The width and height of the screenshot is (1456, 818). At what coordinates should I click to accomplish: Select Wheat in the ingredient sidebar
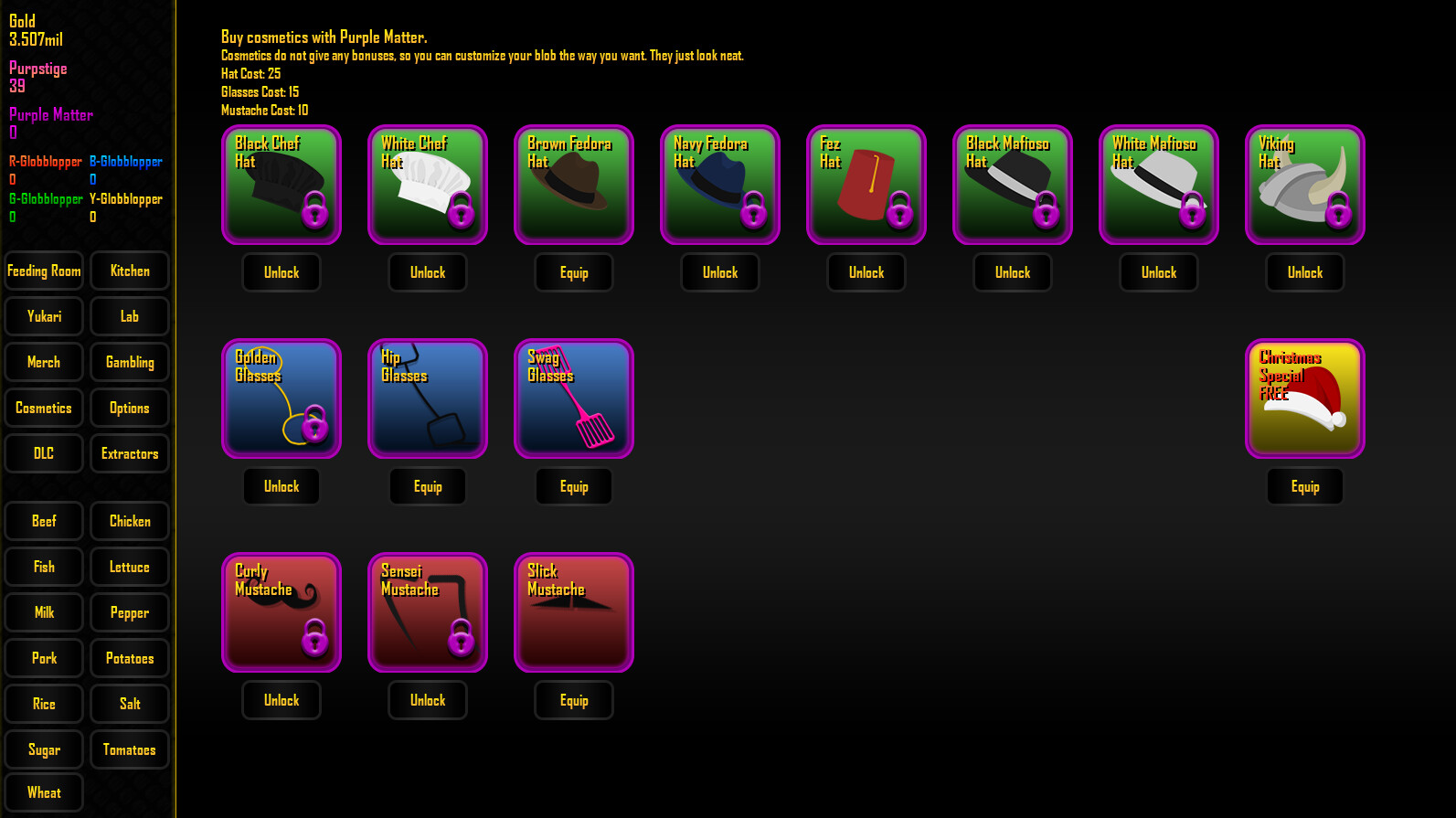[43, 791]
